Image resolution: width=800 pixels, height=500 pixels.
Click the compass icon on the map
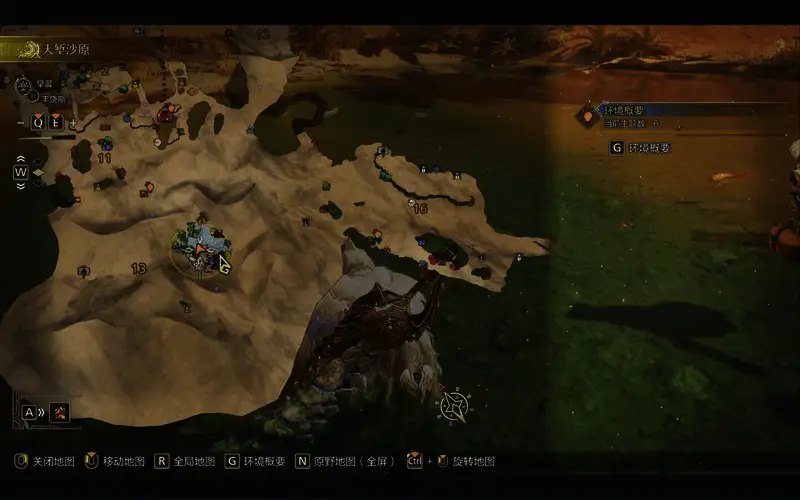point(453,405)
